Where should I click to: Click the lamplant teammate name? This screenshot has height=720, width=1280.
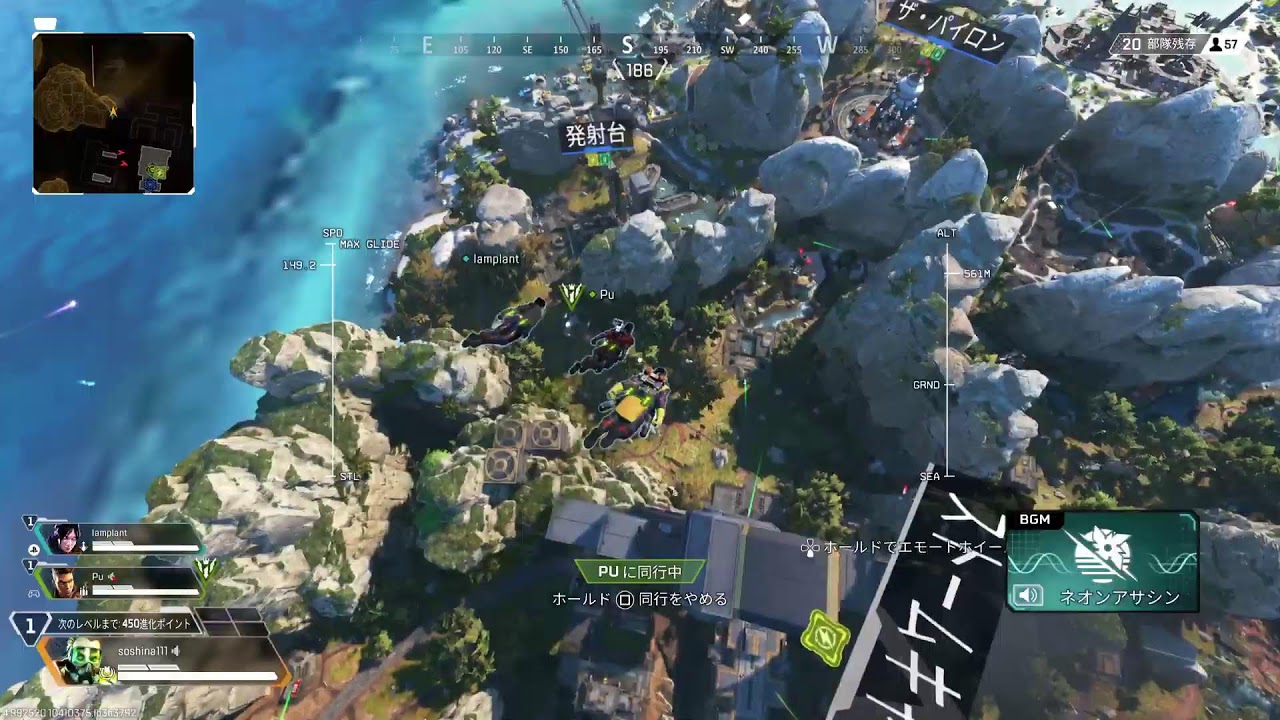point(107,535)
